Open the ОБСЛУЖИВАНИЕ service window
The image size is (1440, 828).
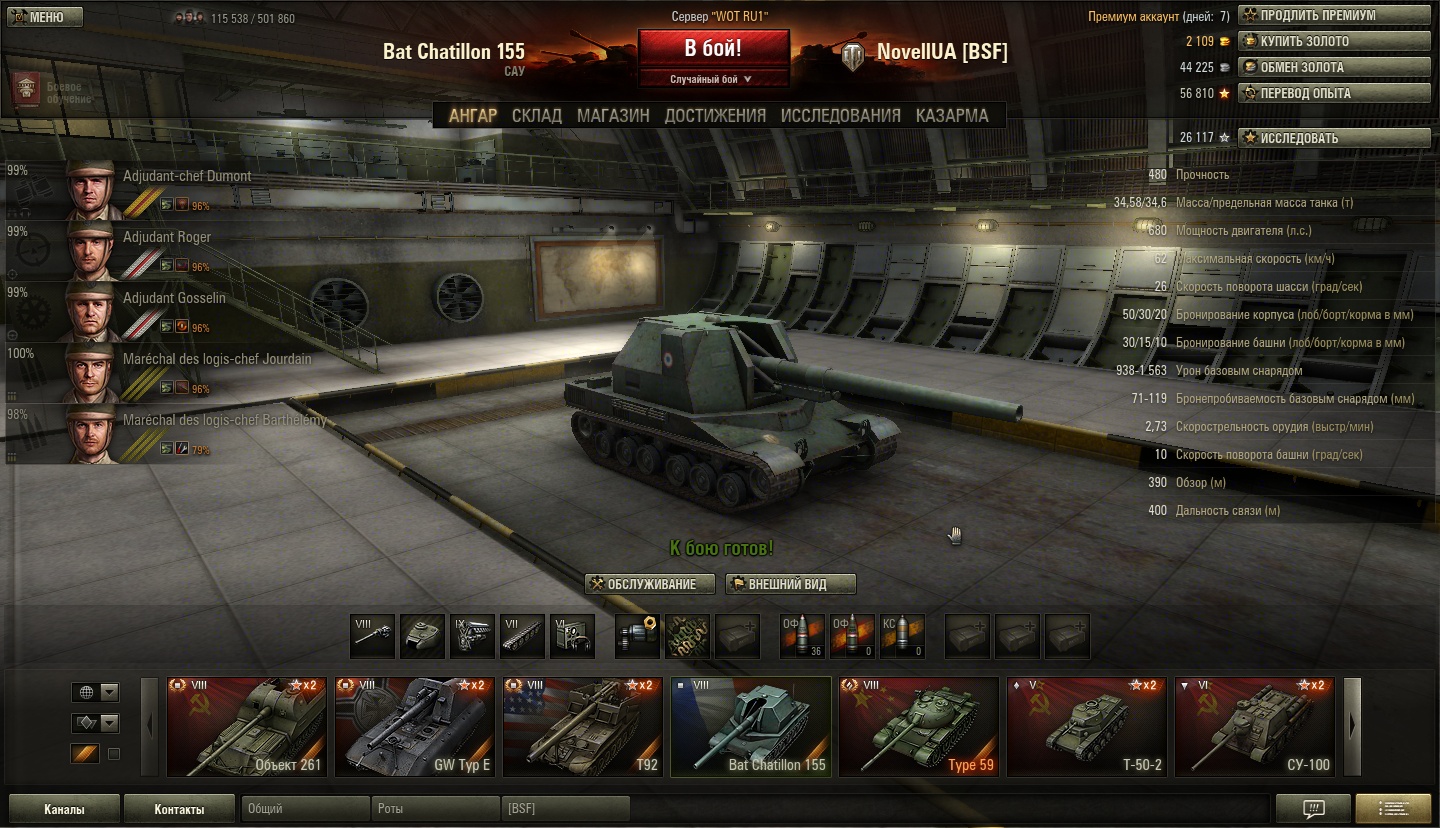click(651, 584)
